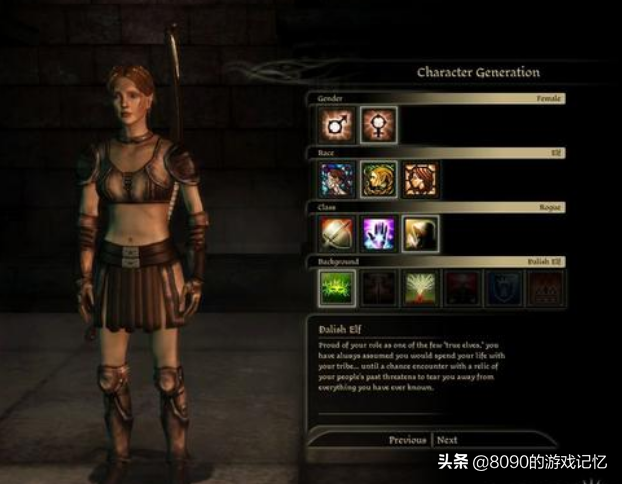Choose the Human race portrait
Viewport: 622px width, 484px height.
pyautogui.click(x=336, y=180)
